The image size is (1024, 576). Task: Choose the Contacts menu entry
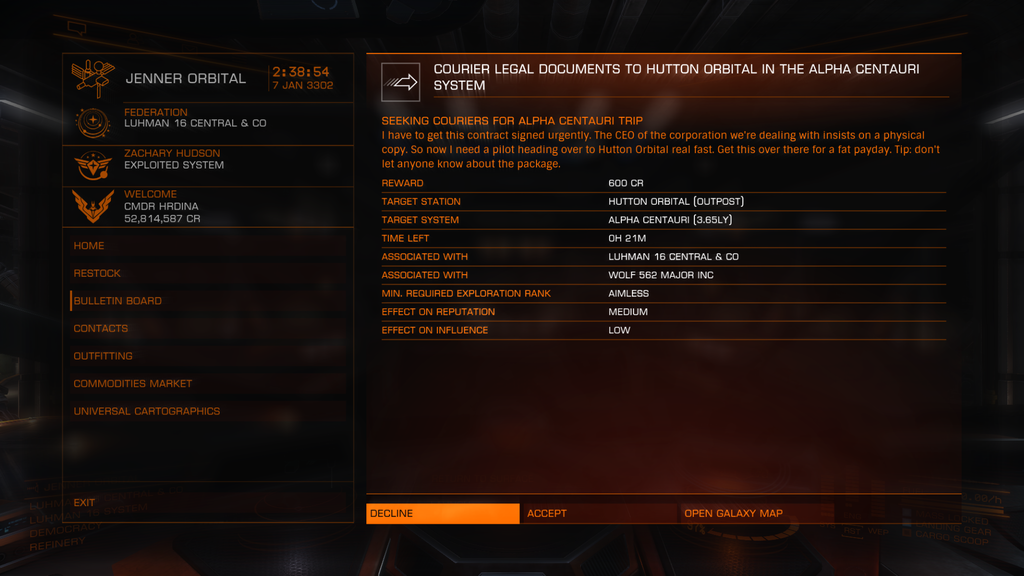coord(101,328)
